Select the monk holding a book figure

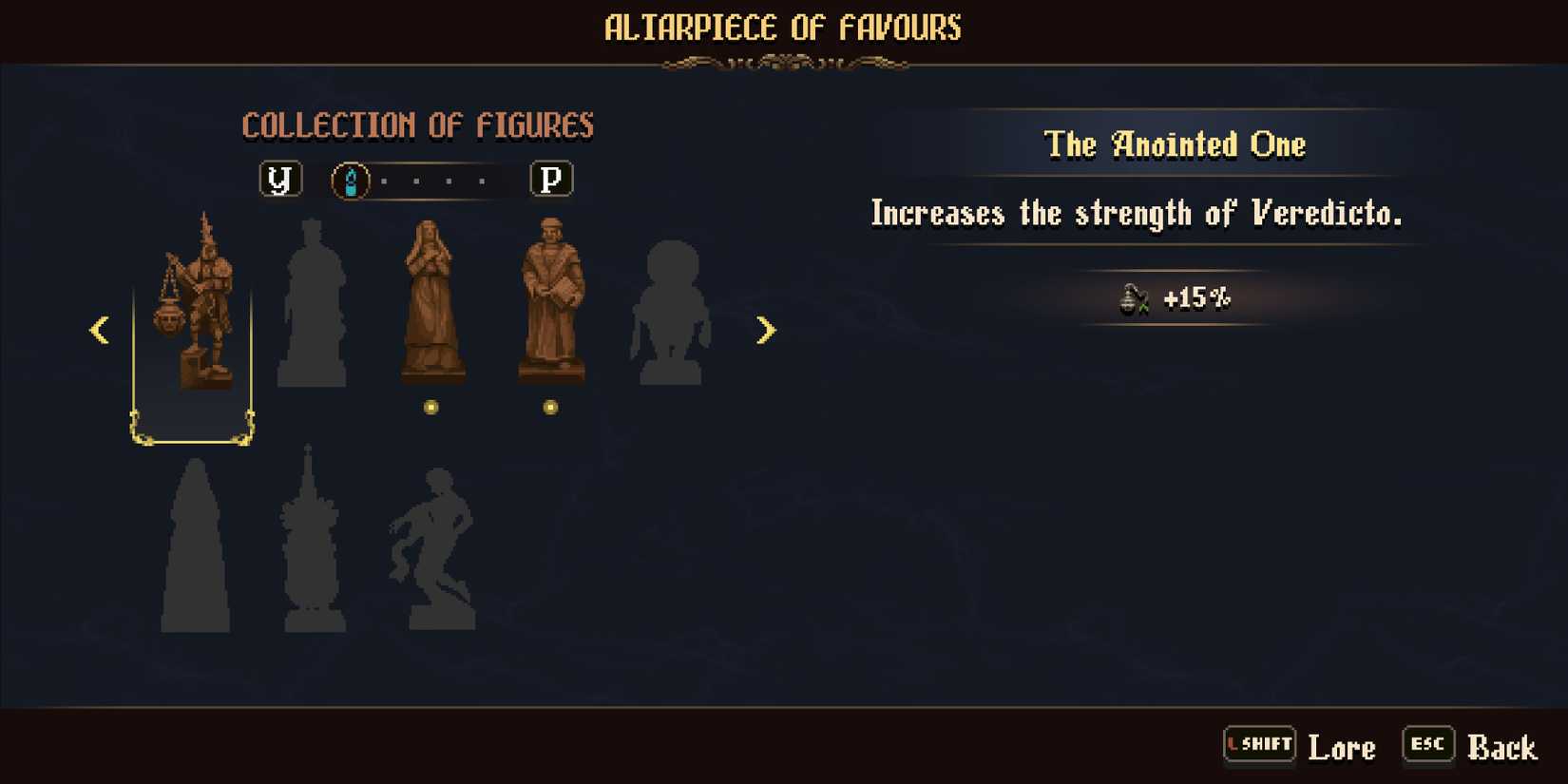click(551, 299)
